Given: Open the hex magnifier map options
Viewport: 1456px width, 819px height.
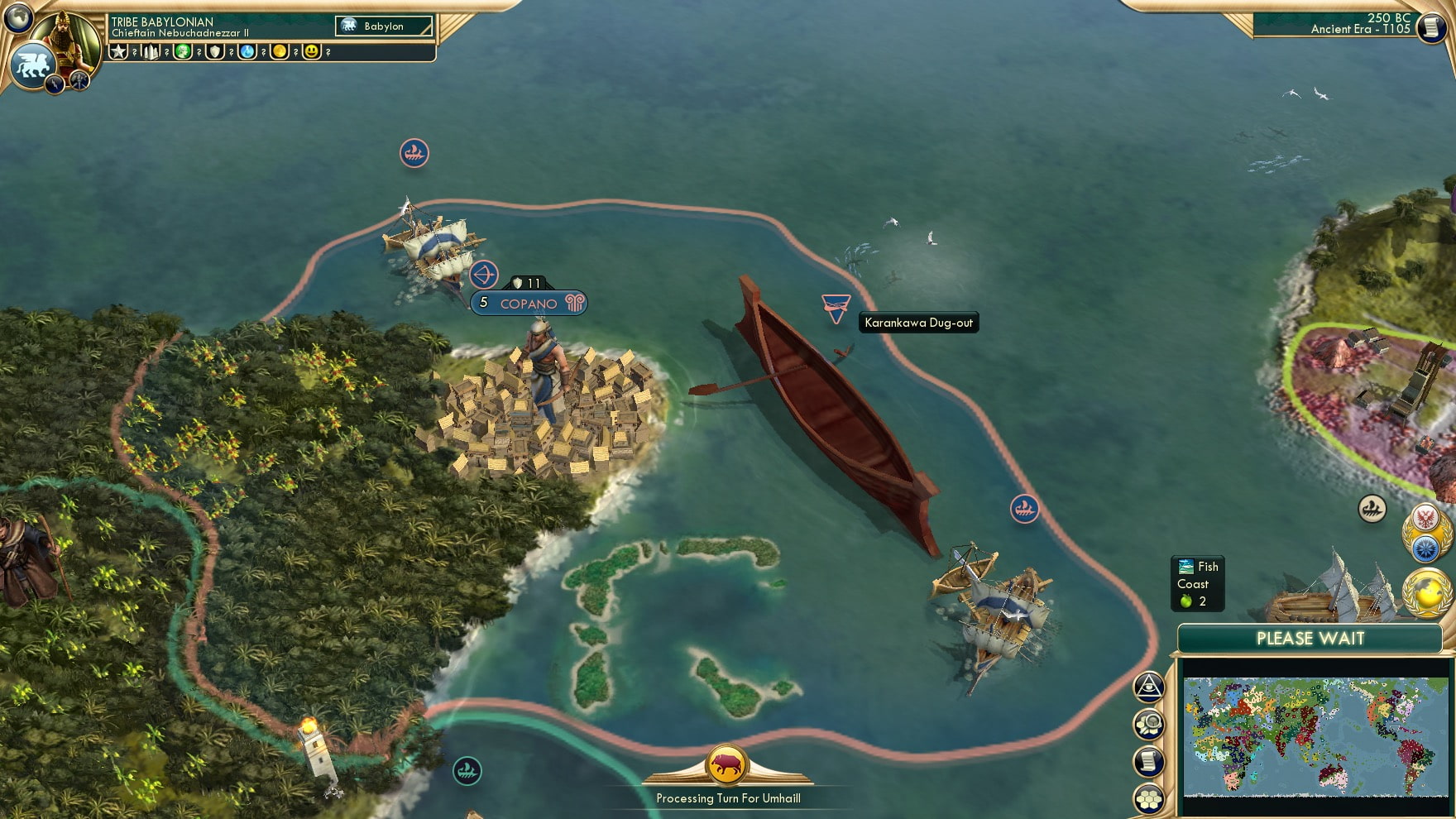Looking at the screenshot, I should pos(1149,725).
